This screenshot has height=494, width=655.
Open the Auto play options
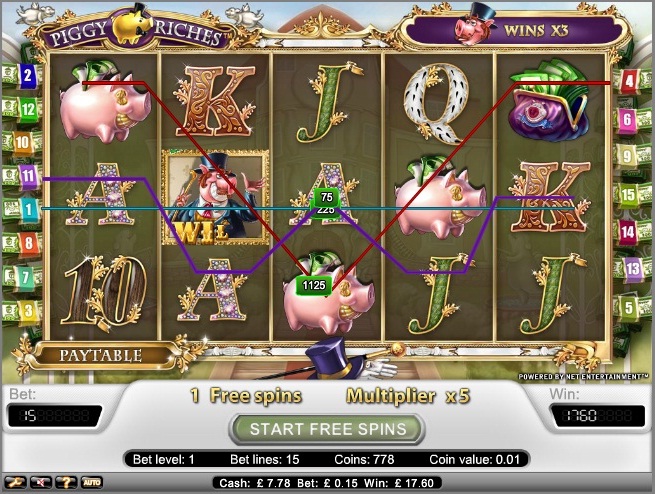pyautogui.click(x=92, y=482)
